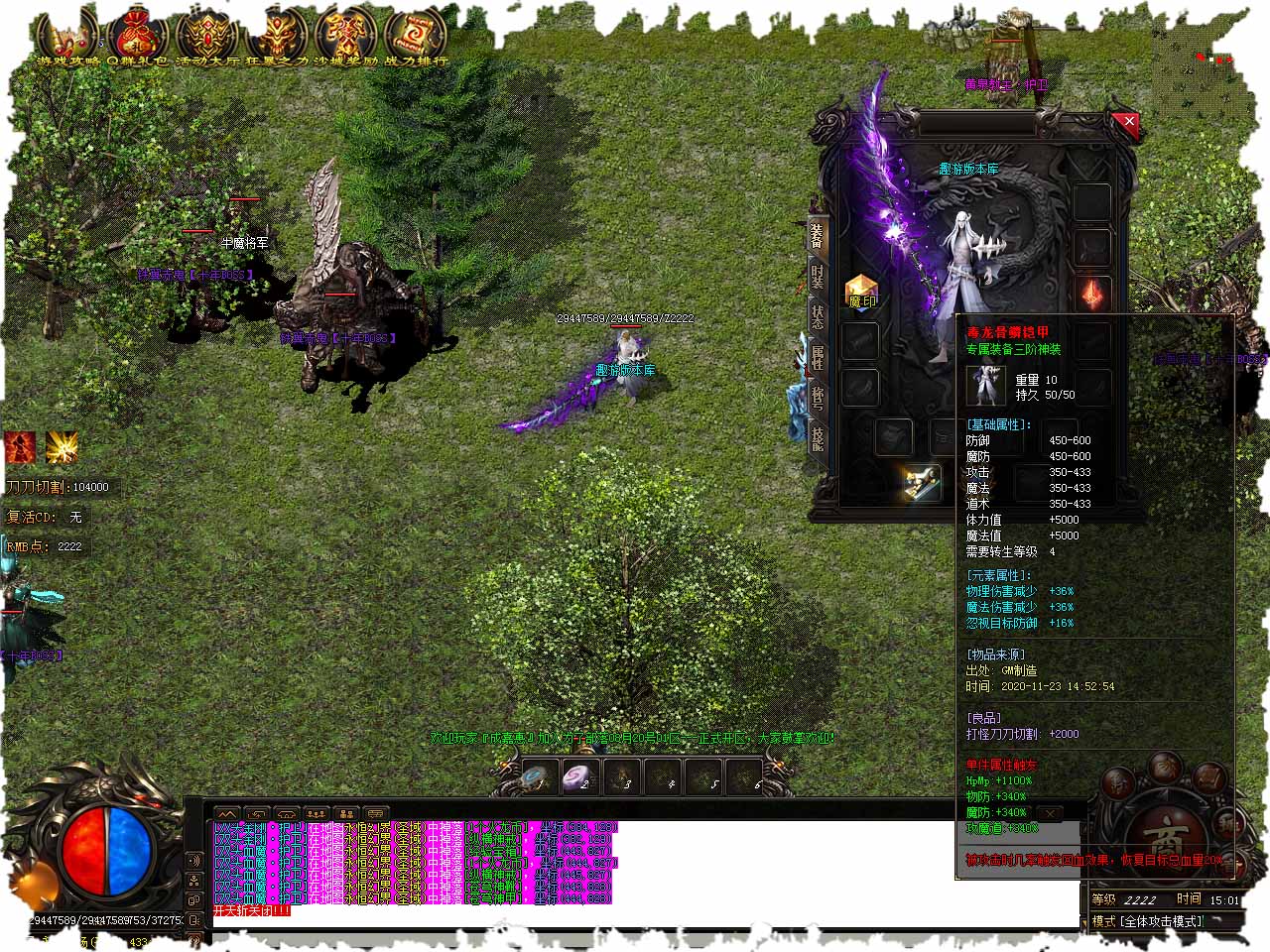Screen dimensions: 1270x952
Task: Claim the Q群礼包 gift bag
Action: tap(137, 36)
